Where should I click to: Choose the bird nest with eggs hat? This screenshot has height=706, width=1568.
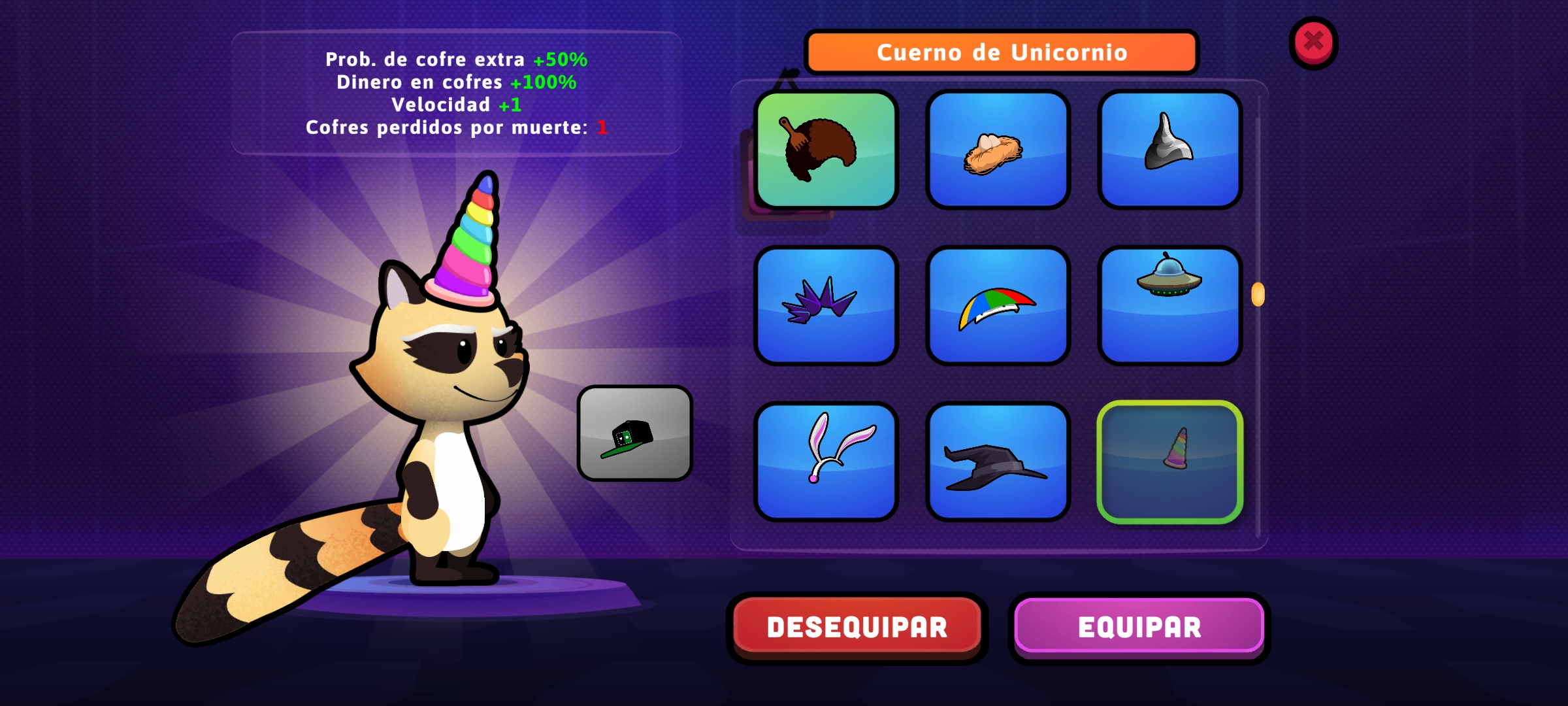click(998, 150)
